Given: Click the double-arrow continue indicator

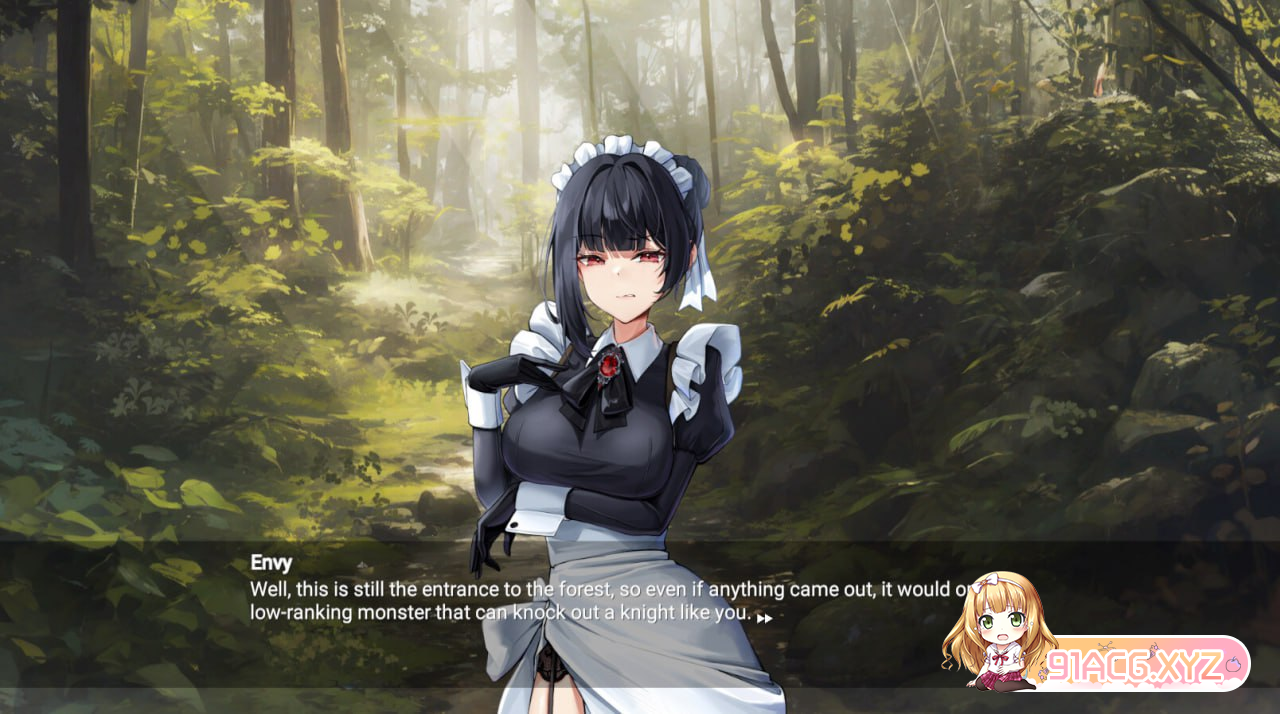Looking at the screenshot, I should (x=764, y=618).
